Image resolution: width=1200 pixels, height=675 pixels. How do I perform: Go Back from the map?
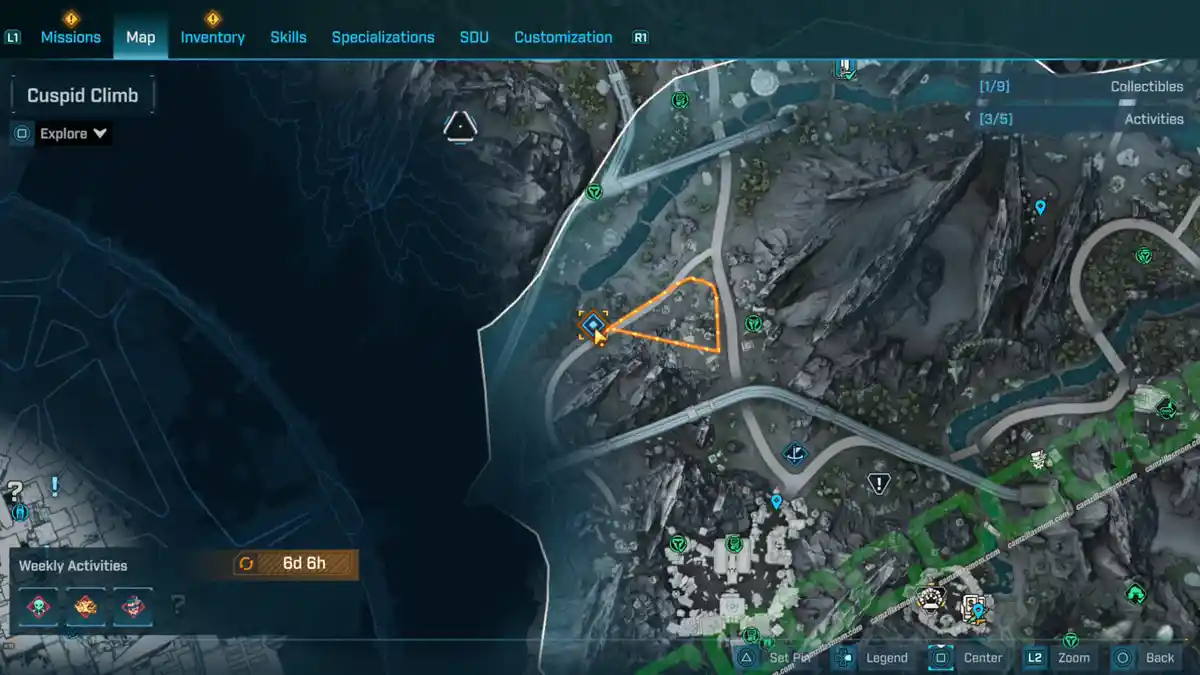pos(1146,657)
